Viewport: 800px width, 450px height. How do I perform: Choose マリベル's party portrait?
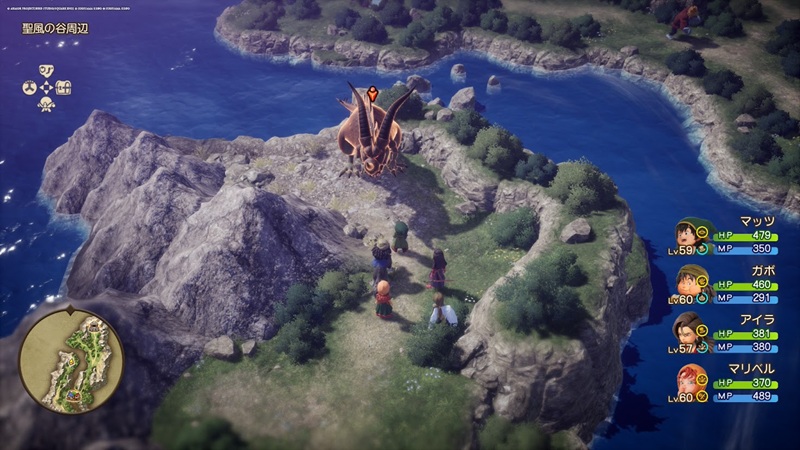coord(688,380)
